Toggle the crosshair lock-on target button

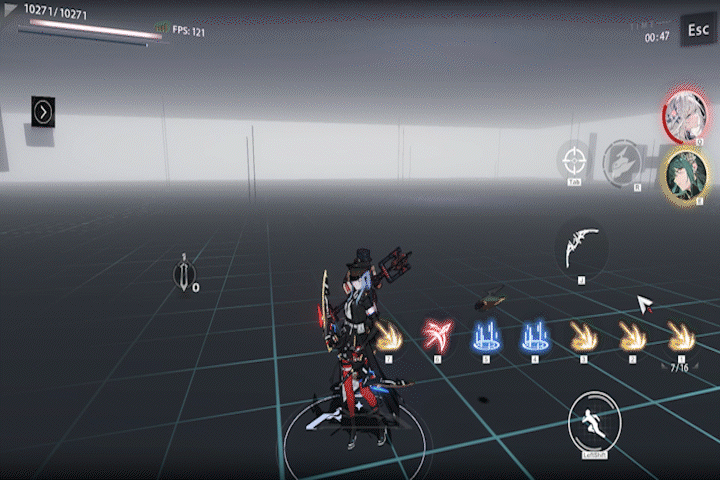pyautogui.click(x=574, y=160)
